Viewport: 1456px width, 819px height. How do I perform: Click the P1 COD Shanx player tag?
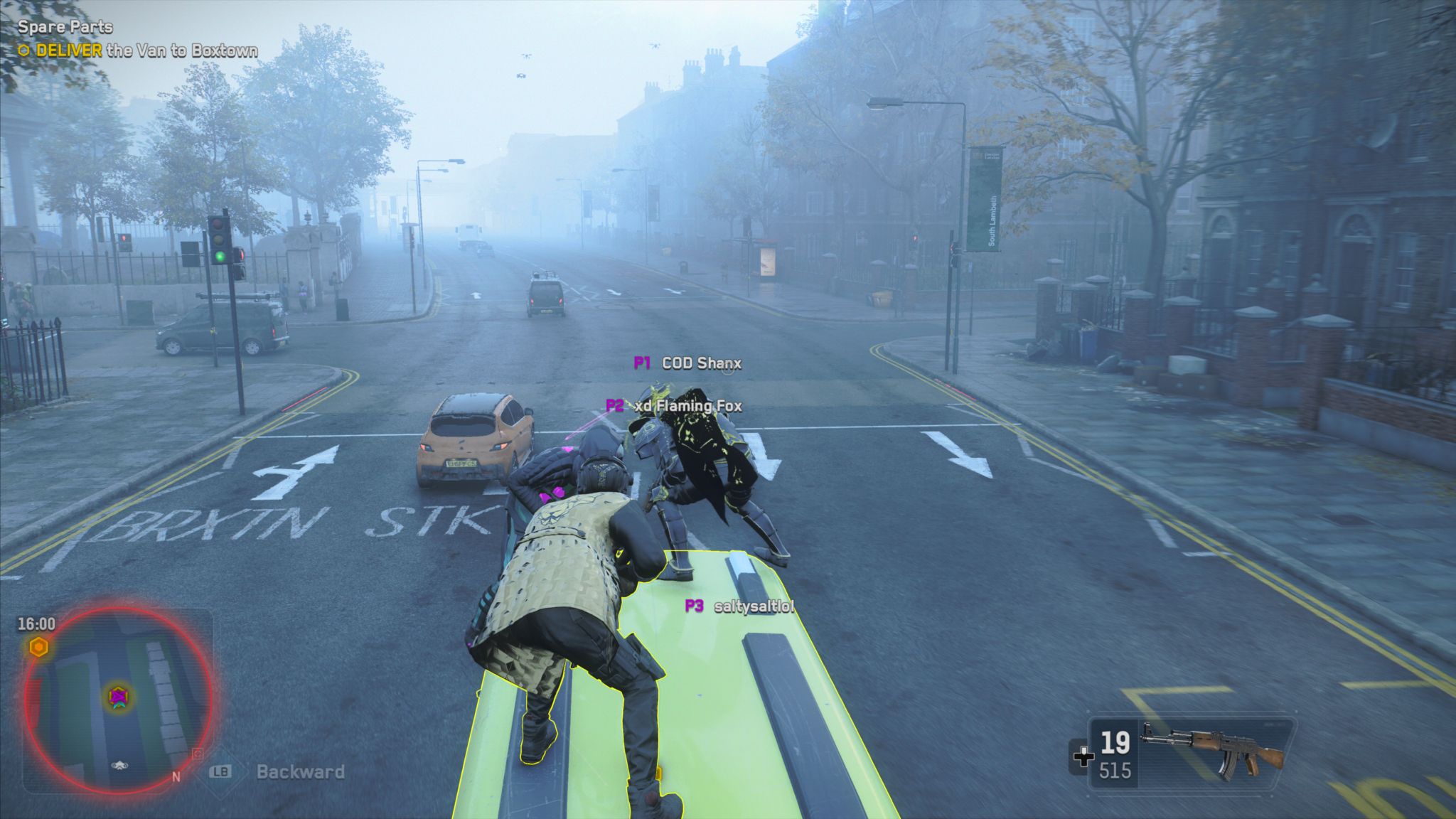point(687,363)
